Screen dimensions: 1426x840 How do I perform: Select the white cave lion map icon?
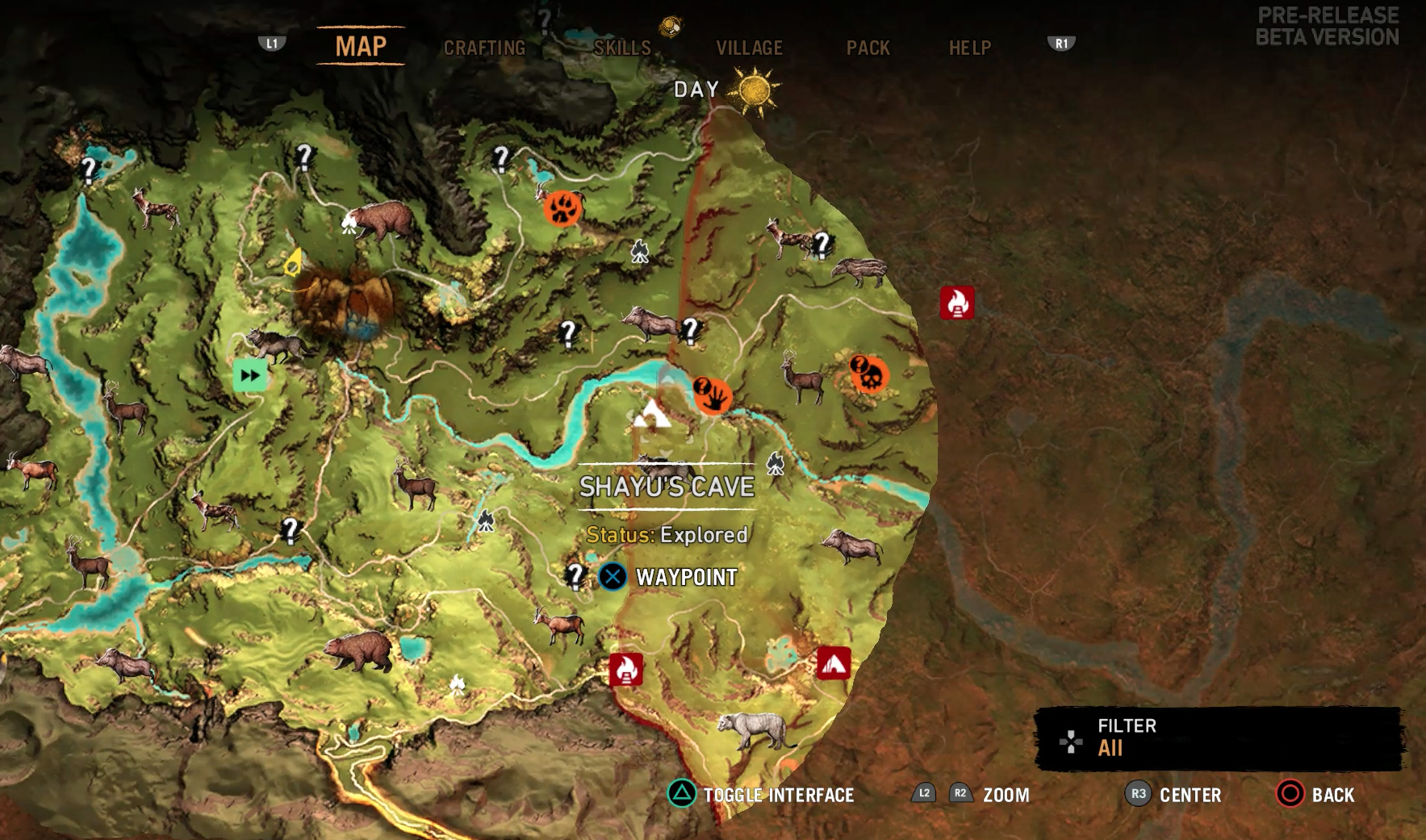pyautogui.click(x=755, y=730)
